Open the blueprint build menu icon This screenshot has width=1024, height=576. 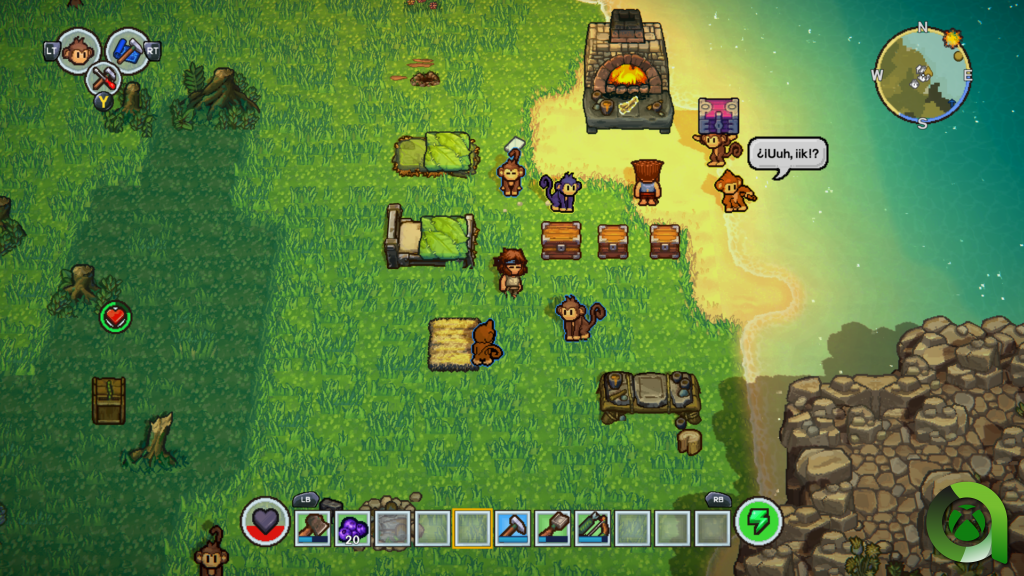coord(127,51)
